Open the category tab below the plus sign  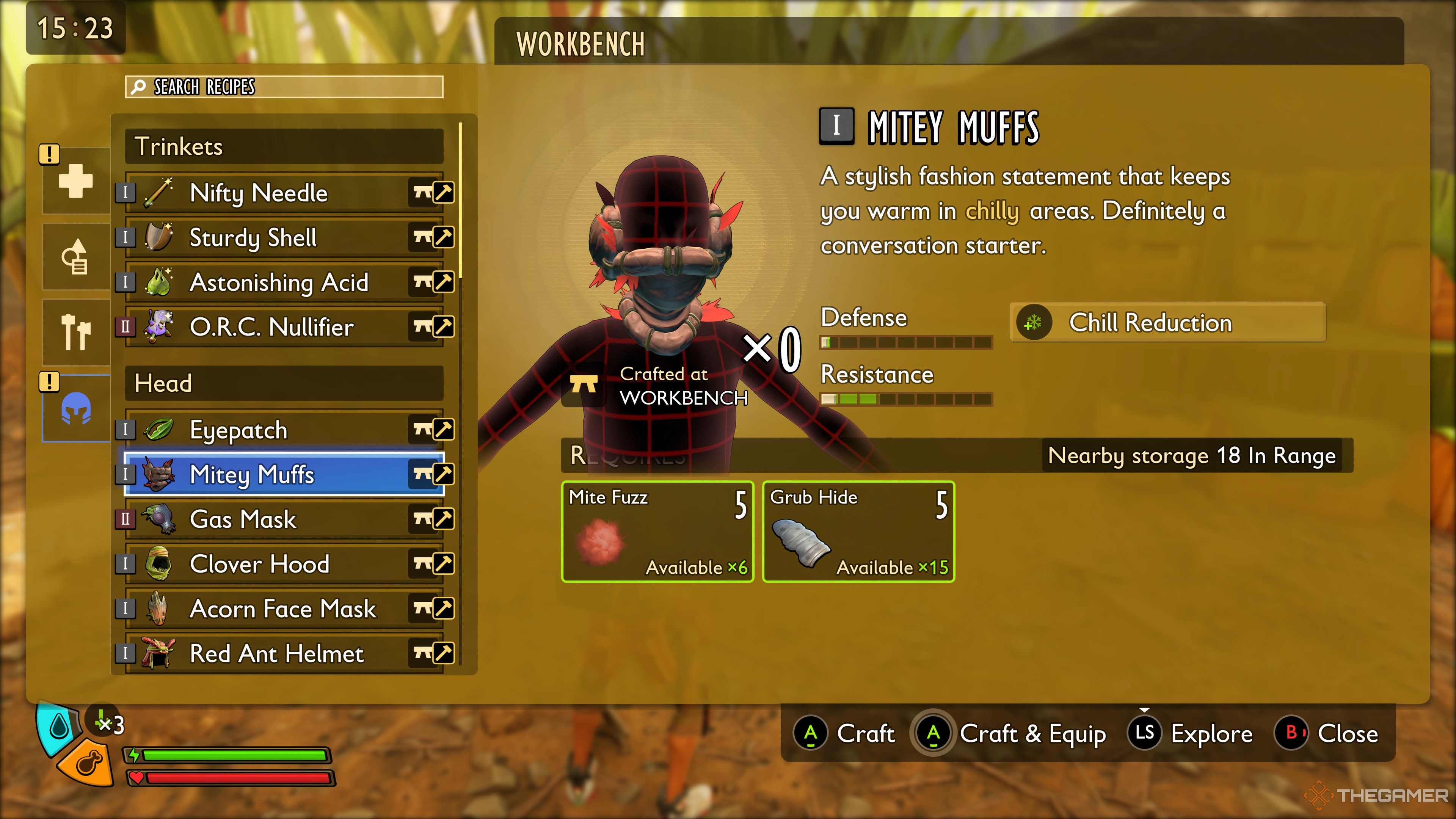pos(76,257)
